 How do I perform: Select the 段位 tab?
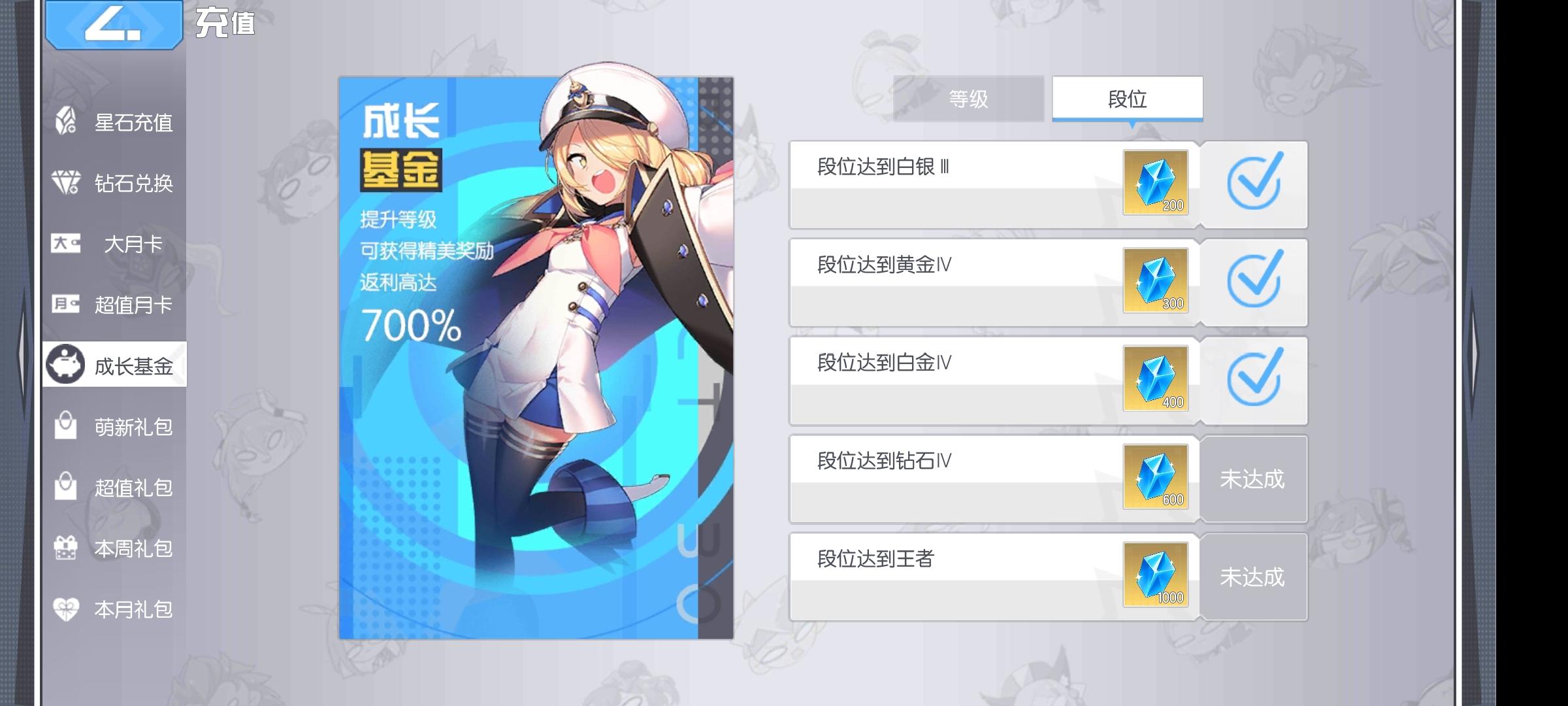click(1128, 98)
